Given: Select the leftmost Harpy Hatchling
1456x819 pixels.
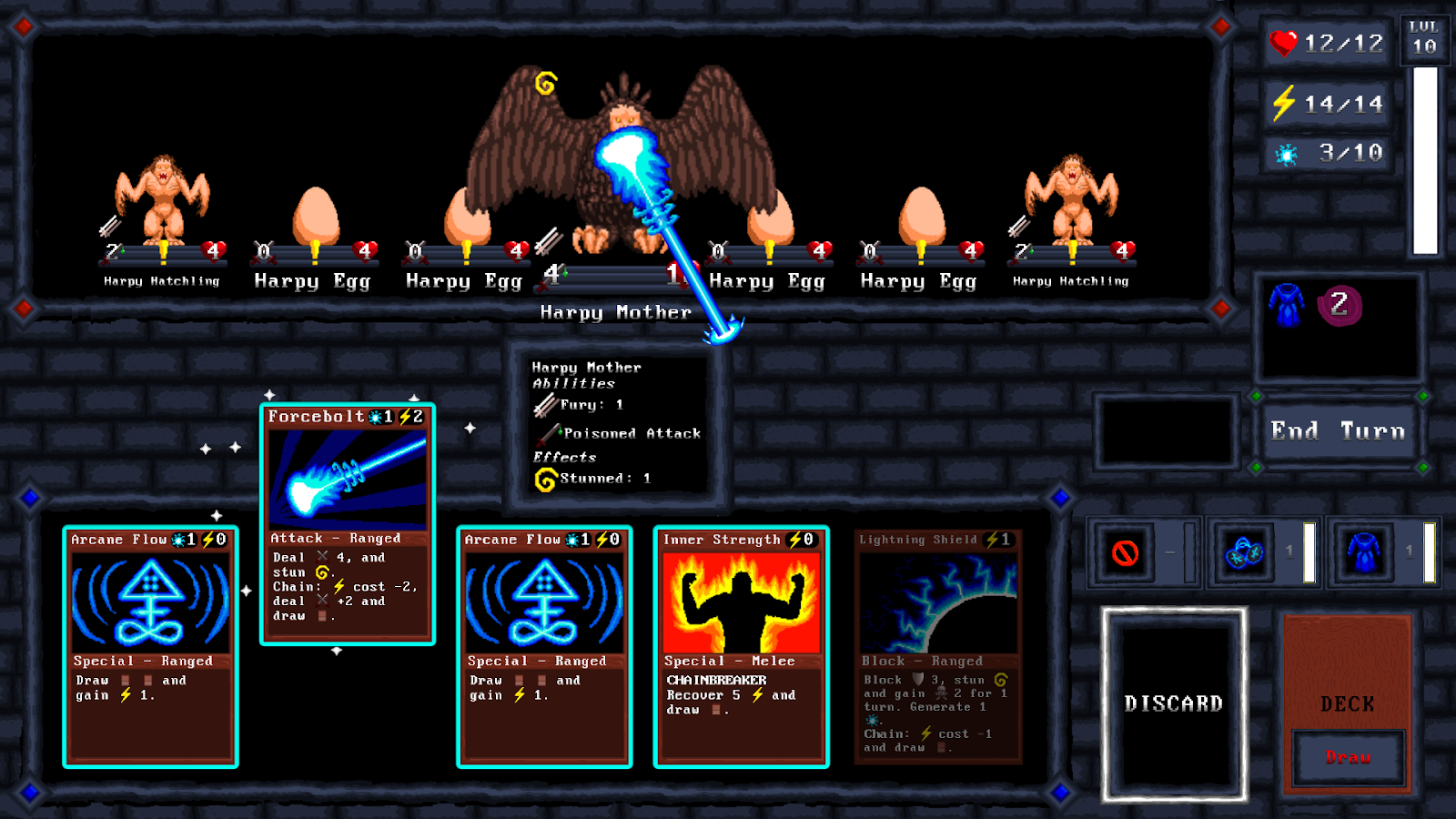Looking at the screenshot, I should pos(162,200).
